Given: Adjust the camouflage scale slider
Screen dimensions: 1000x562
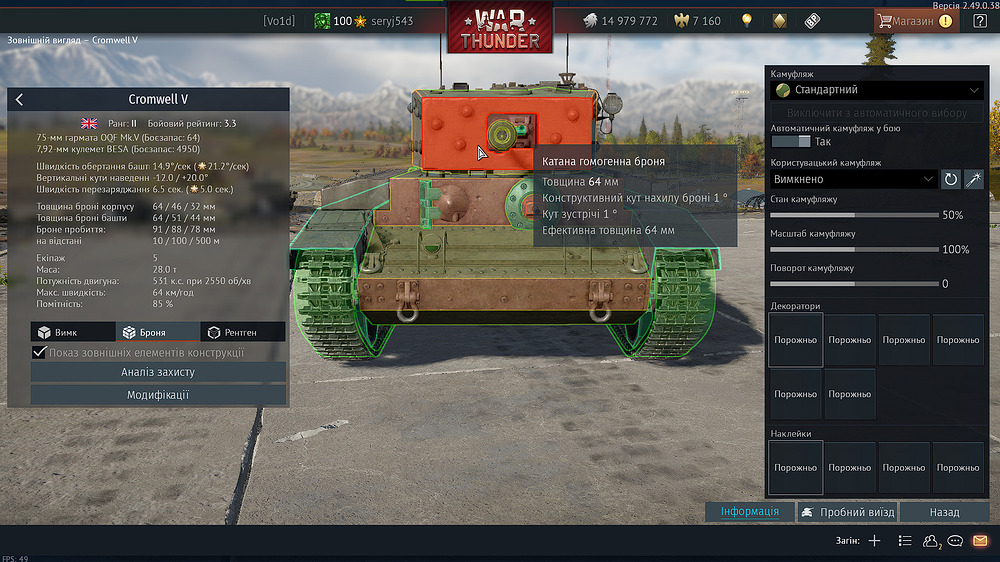Looking at the screenshot, I should click(x=853, y=249).
